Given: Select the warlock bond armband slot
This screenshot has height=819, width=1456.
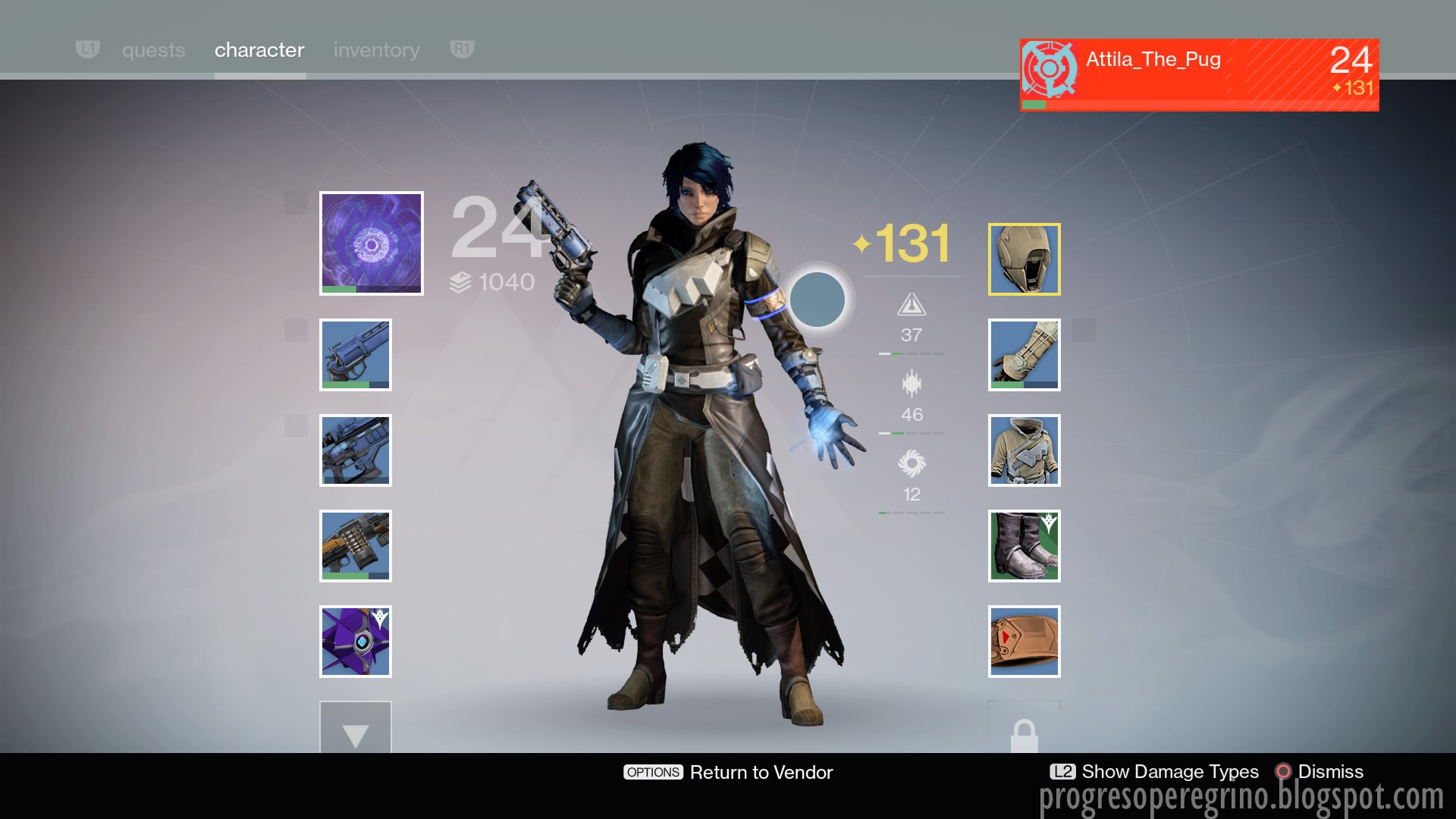Looking at the screenshot, I should click(x=1024, y=642).
